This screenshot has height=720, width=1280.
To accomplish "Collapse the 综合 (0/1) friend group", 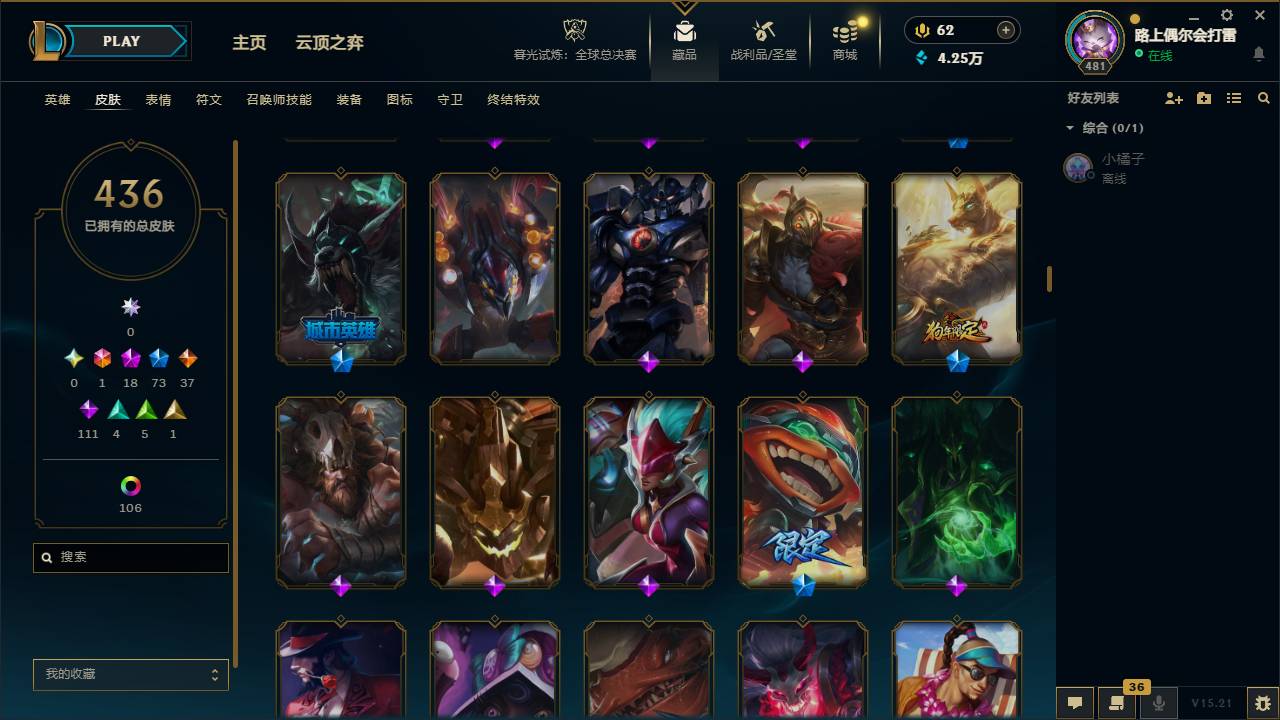I will pyautogui.click(x=1072, y=128).
